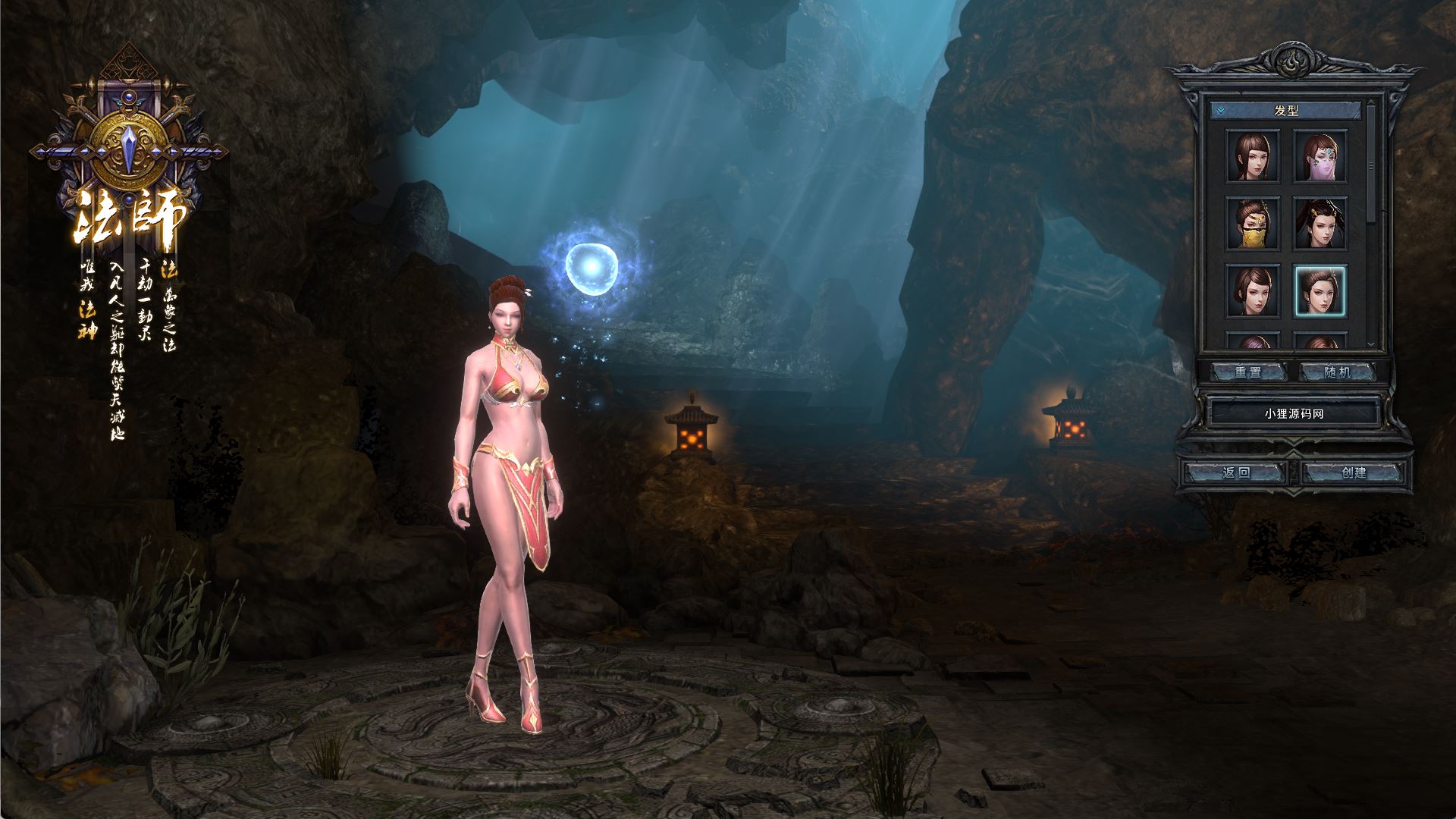1456x819 pixels.
Task: Choose the short brown bob hairstyle
Action: point(1253,290)
